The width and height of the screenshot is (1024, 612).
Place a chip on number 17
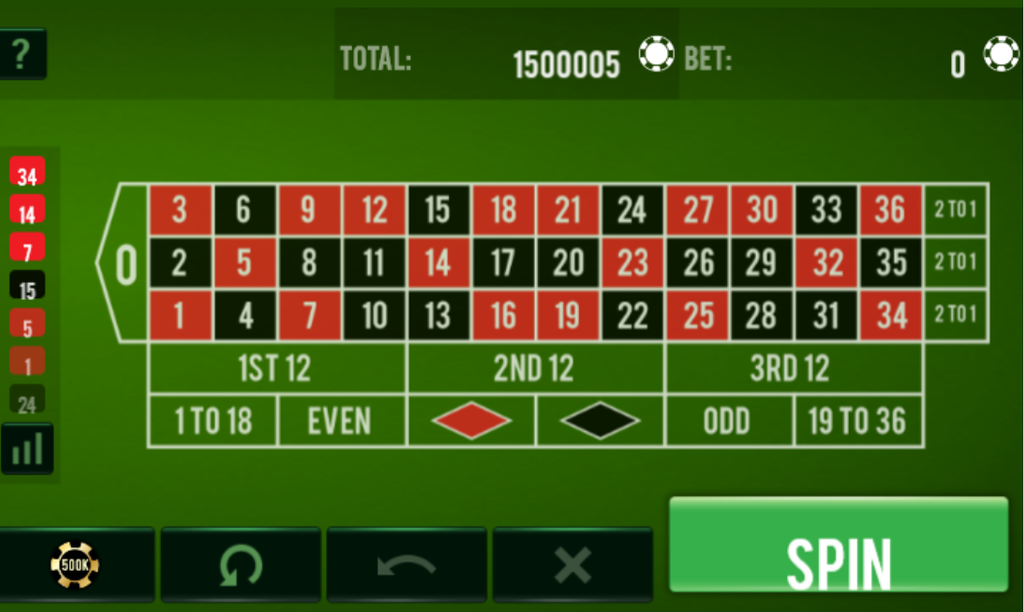[503, 263]
